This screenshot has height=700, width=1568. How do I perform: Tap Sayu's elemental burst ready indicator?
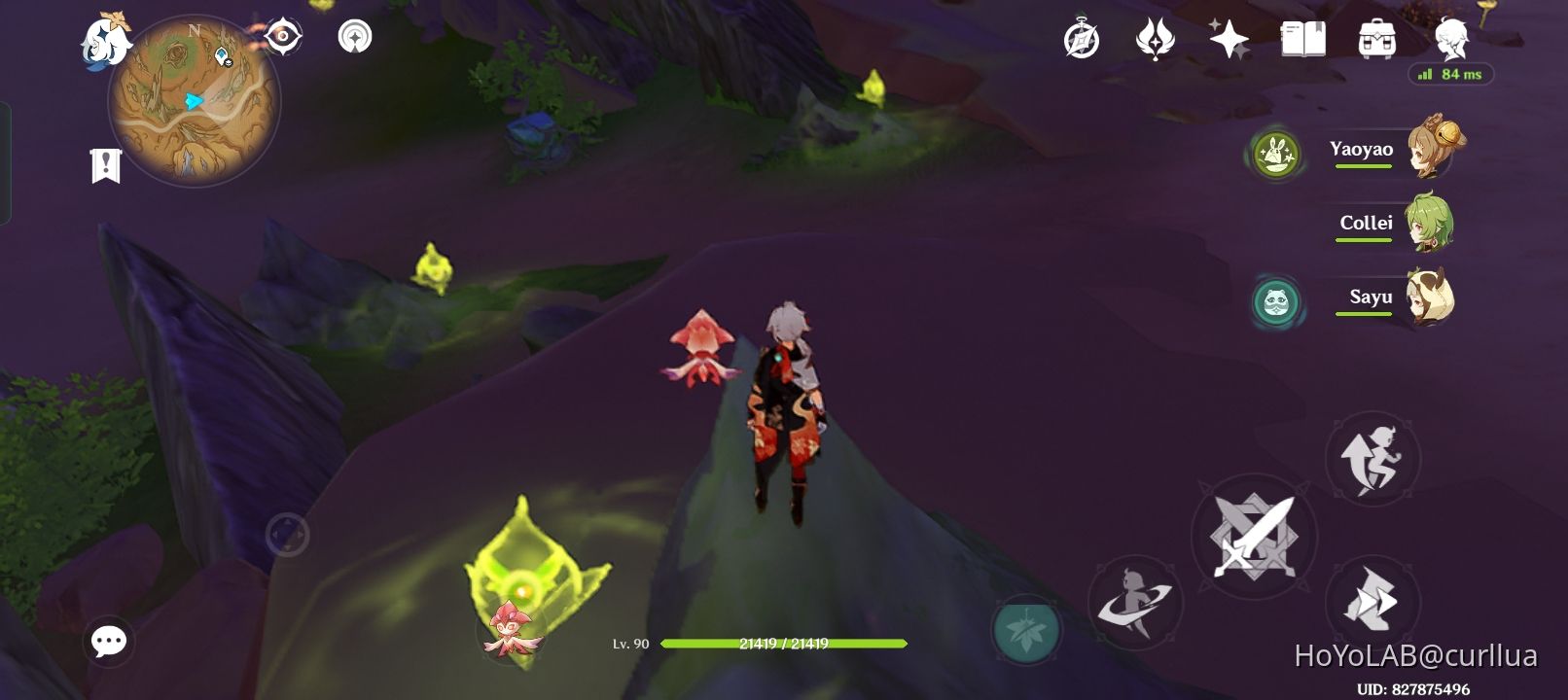click(1277, 302)
